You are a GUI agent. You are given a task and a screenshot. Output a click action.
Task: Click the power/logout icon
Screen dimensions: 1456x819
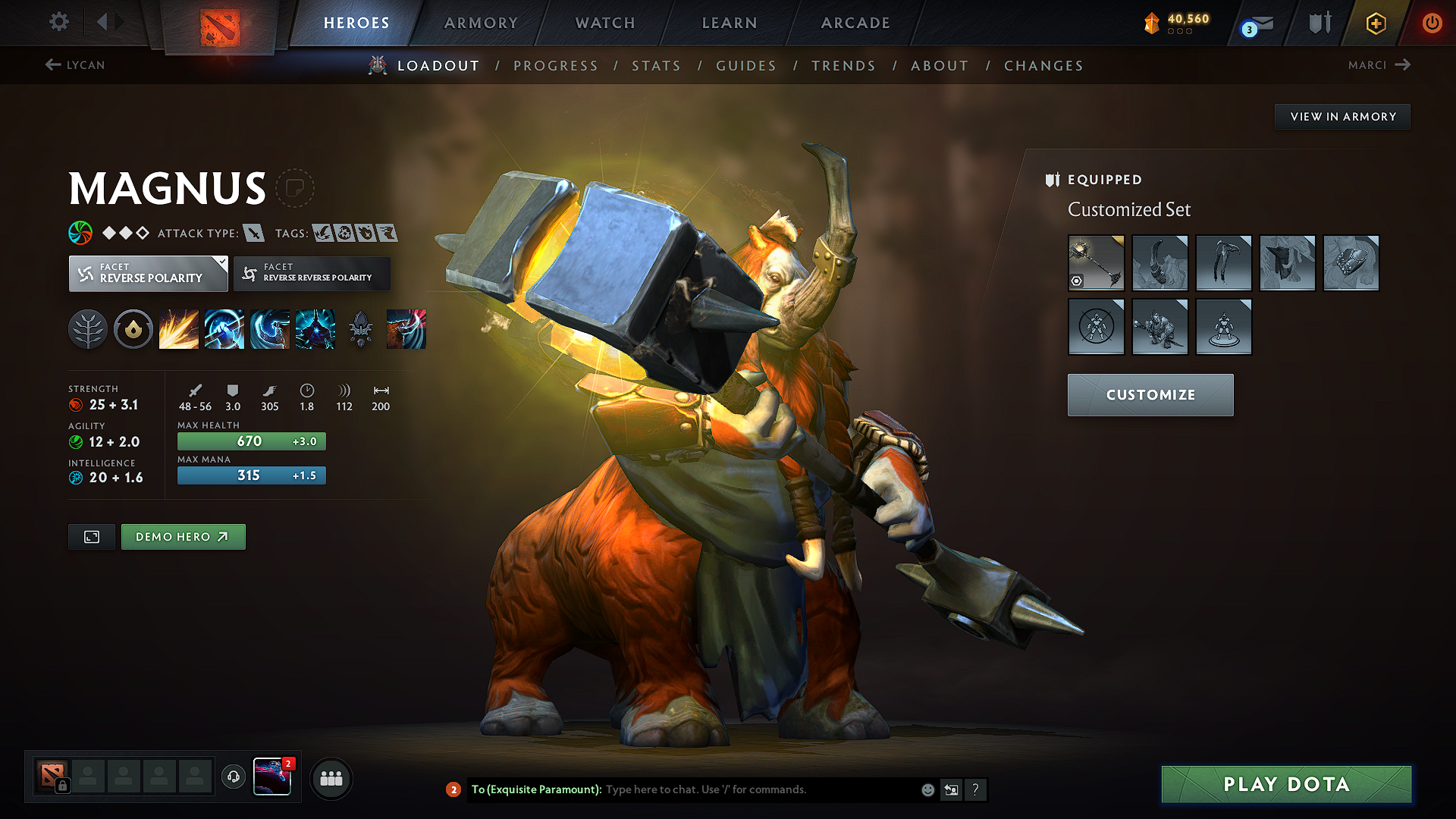tap(1432, 23)
